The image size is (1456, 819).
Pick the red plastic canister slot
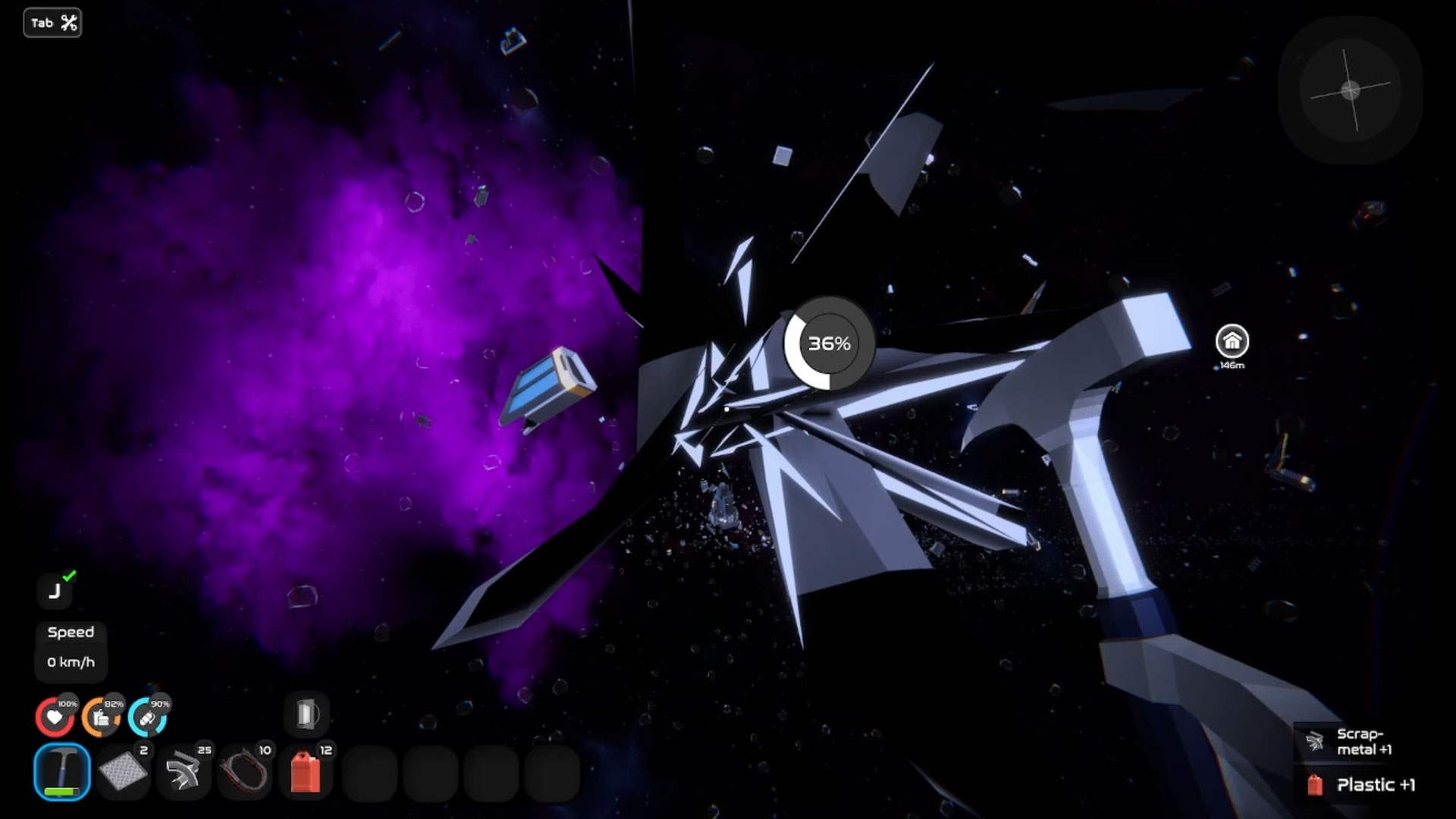pyautogui.click(x=306, y=772)
